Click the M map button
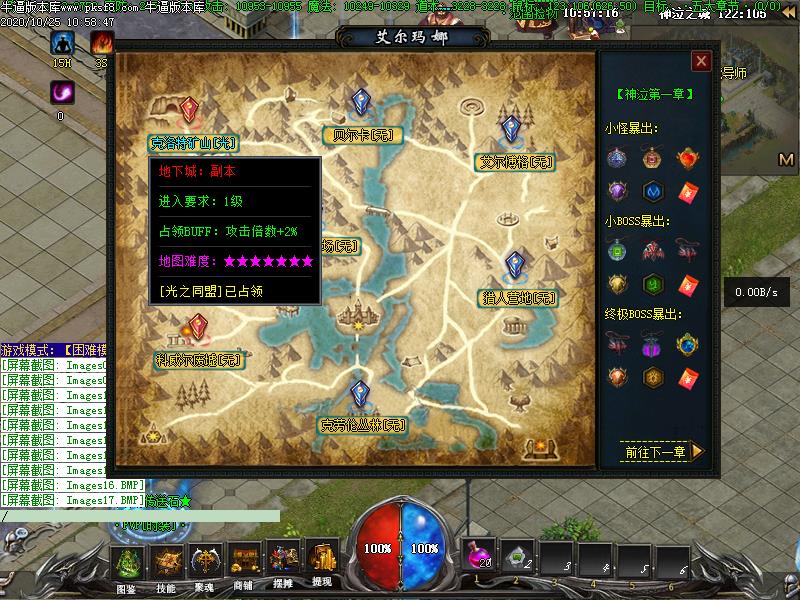This screenshot has height=600, width=800. coord(786,160)
